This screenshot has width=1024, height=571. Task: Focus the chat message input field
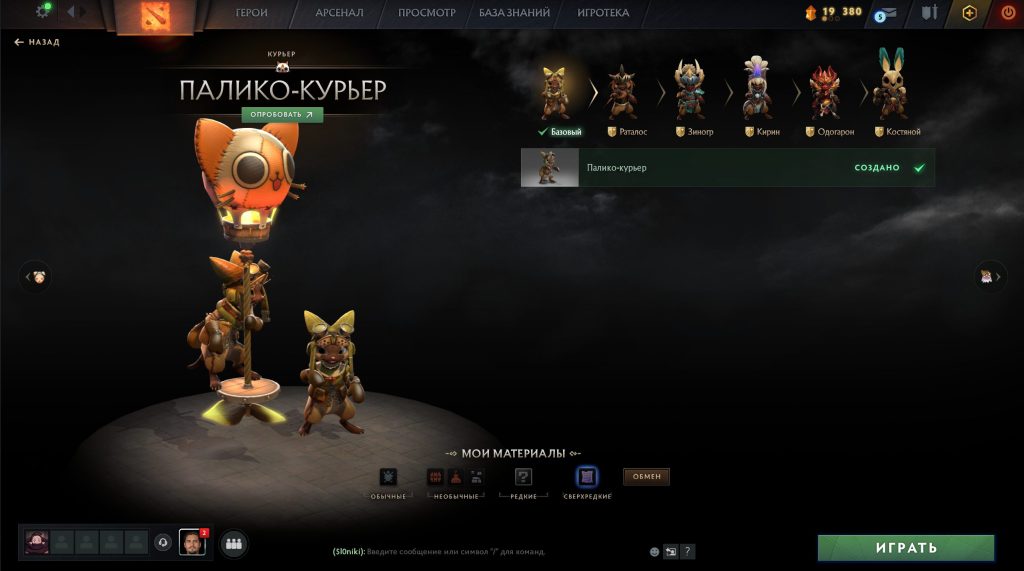(480, 551)
